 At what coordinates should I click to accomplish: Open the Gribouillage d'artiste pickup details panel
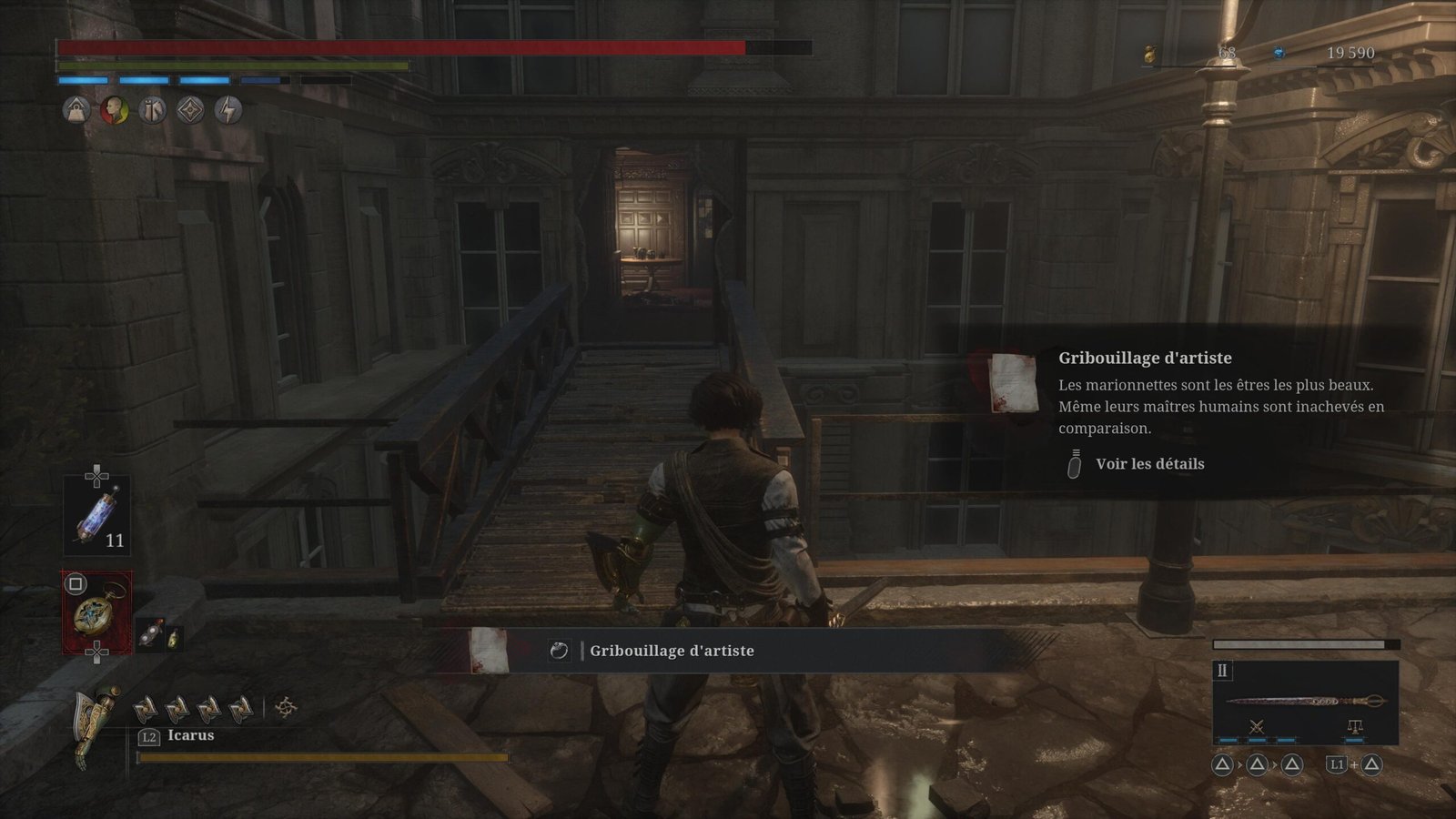click(x=1149, y=464)
